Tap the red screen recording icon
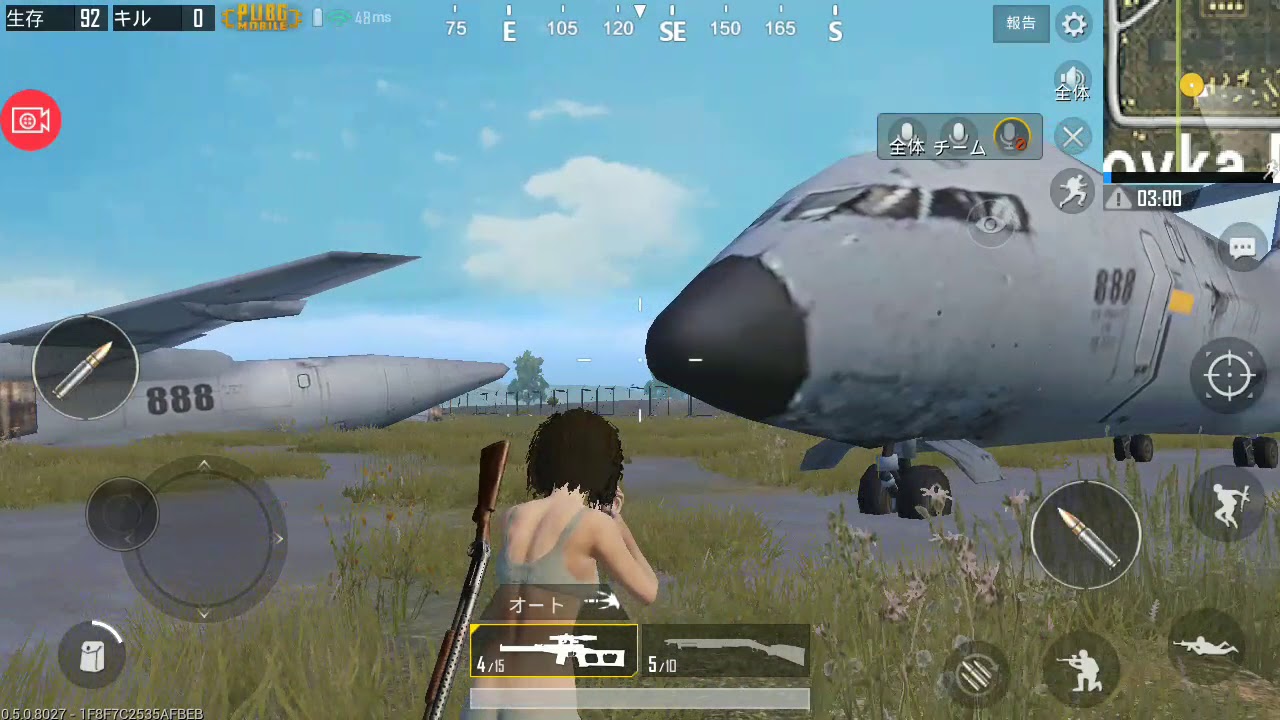This screenshot has width=1280, height=720. 31,120
